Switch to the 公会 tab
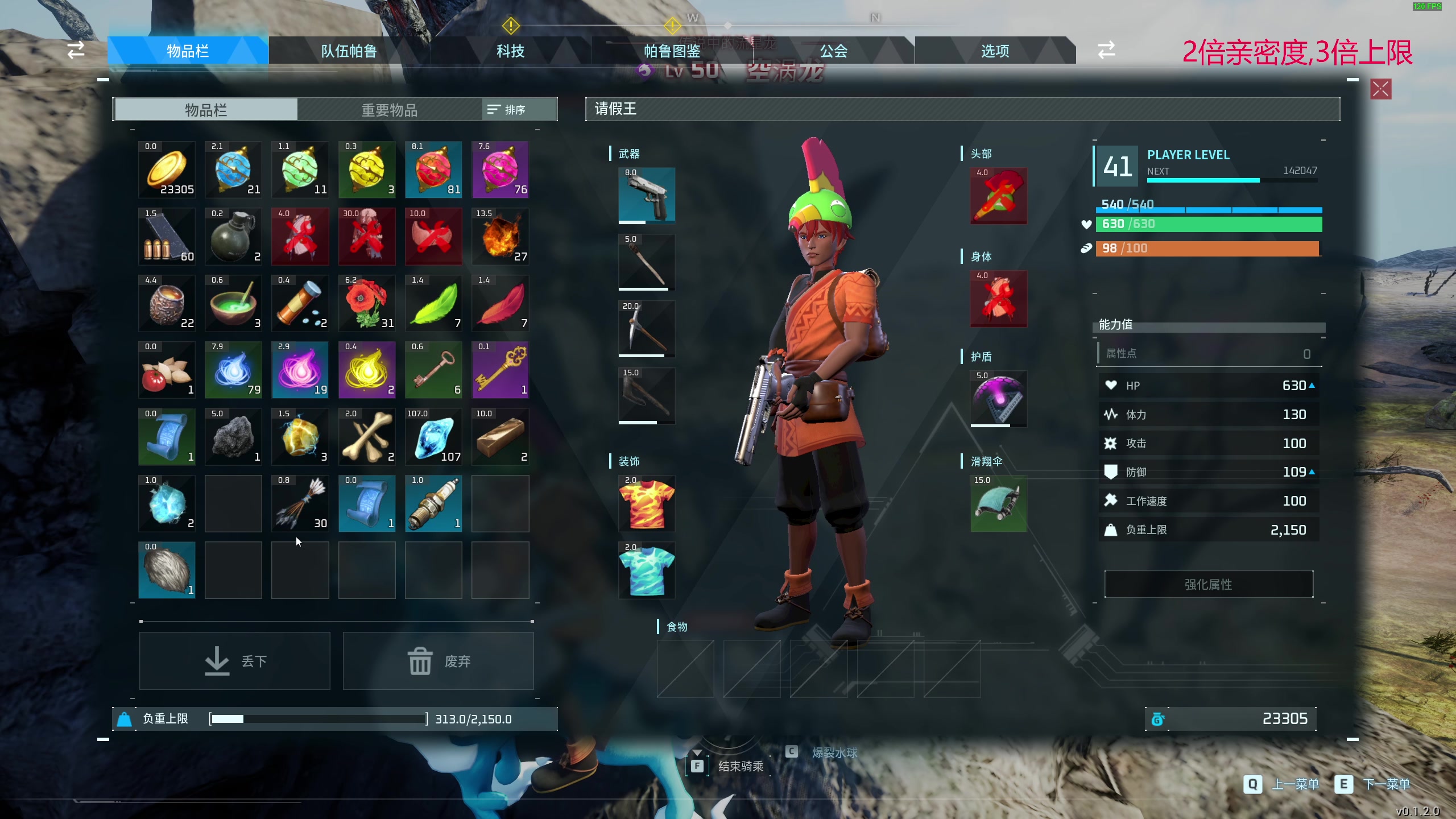Screen dimensions: 1456x819 click(833, 51)
